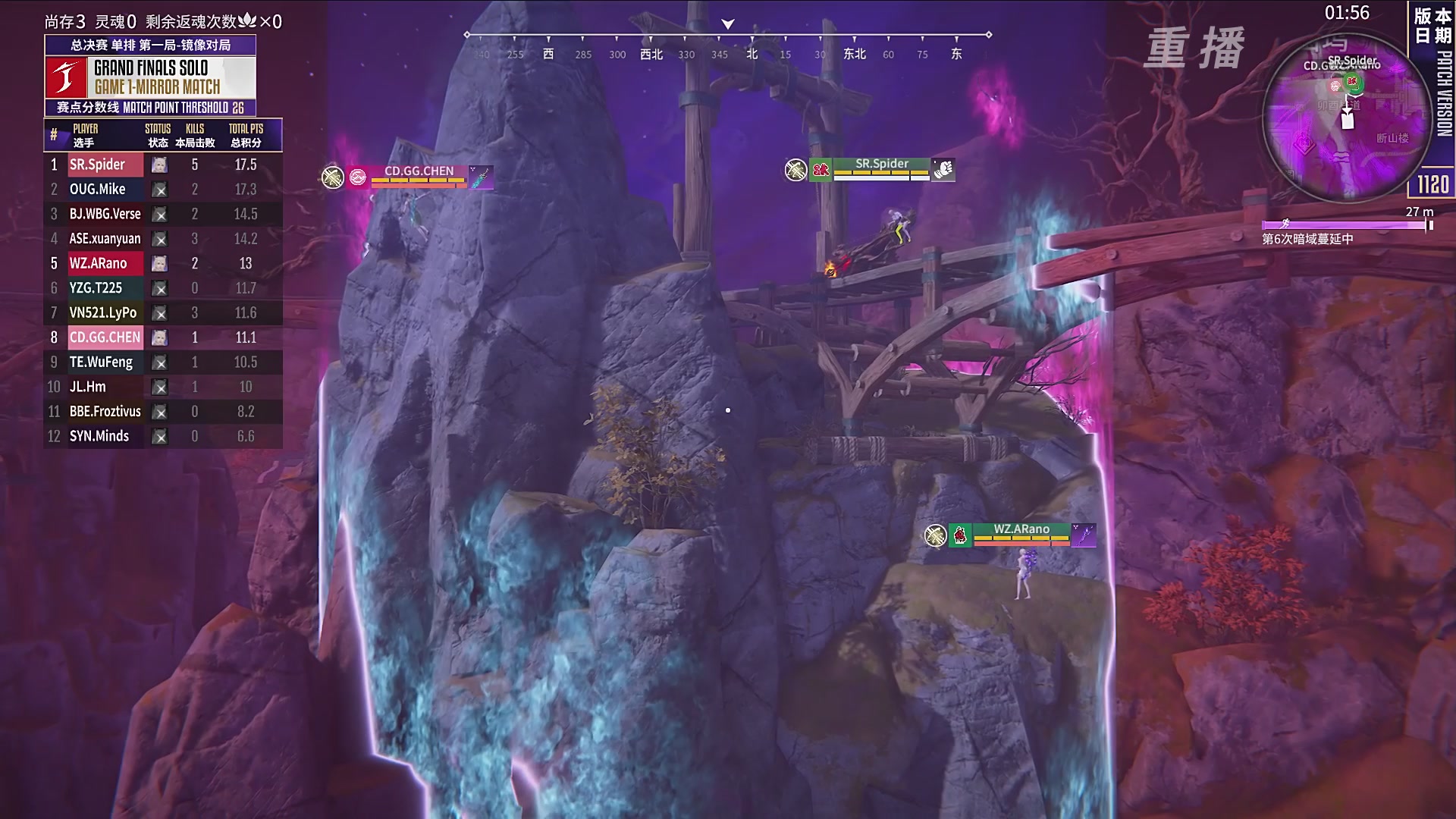Select SYN.Minds scoreboard entry

[x=163, y=436]
